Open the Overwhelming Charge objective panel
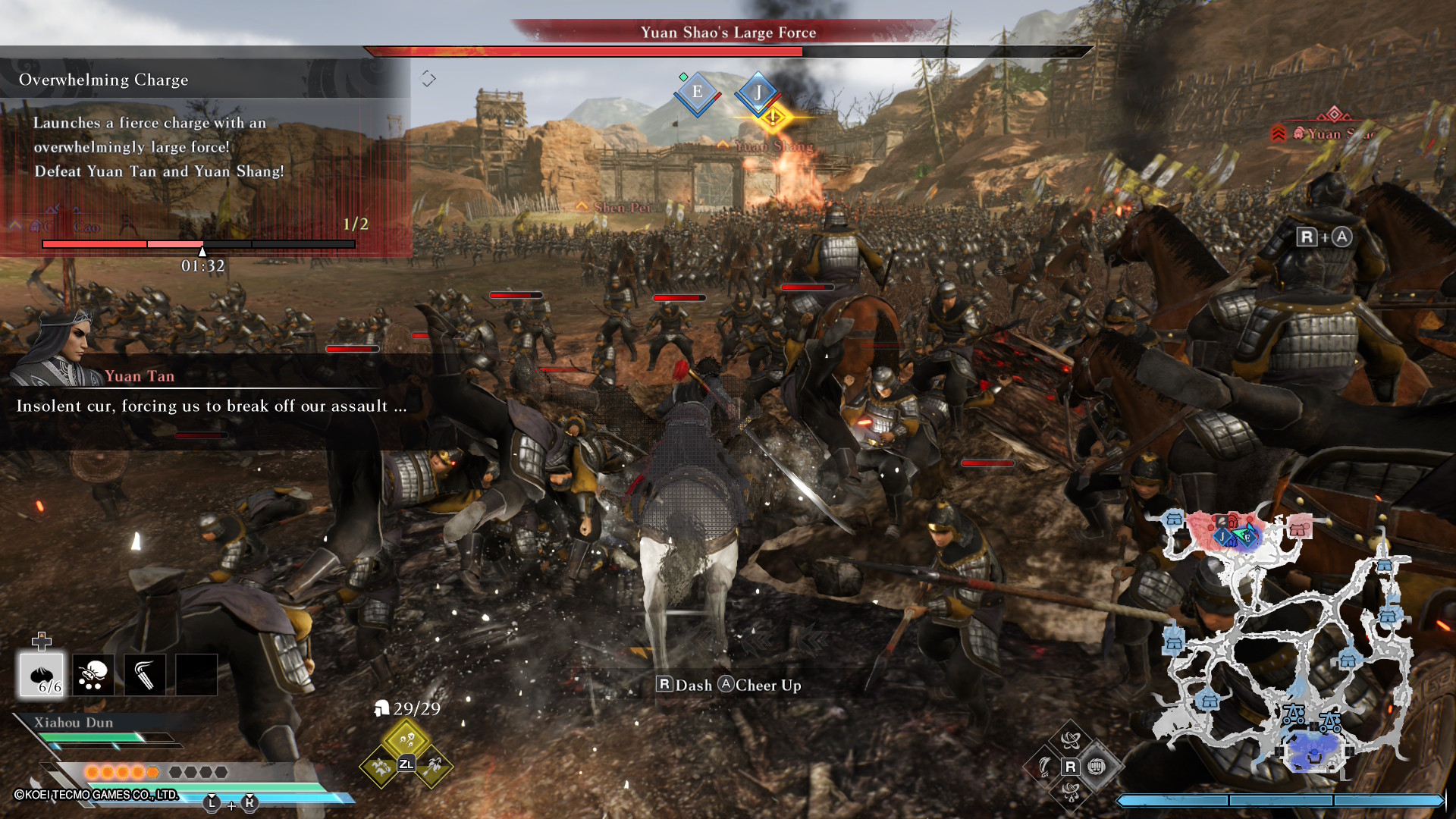 [x=104, y=80]
